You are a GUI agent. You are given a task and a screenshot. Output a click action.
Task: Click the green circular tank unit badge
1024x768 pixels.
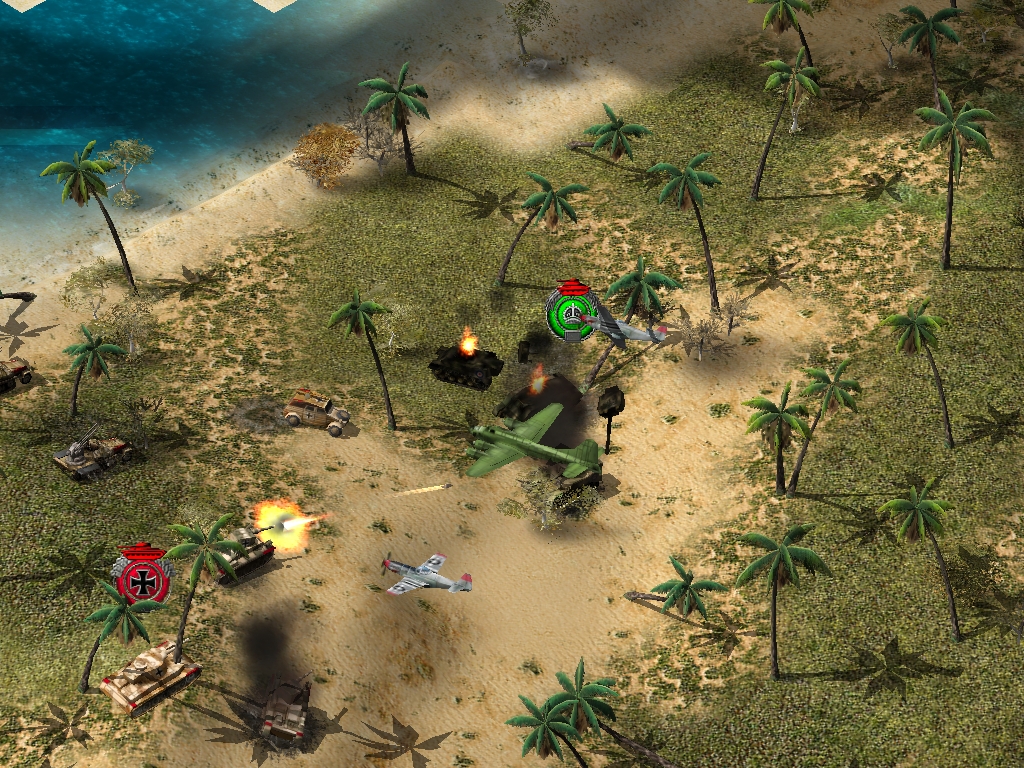[x=571, y=313]
